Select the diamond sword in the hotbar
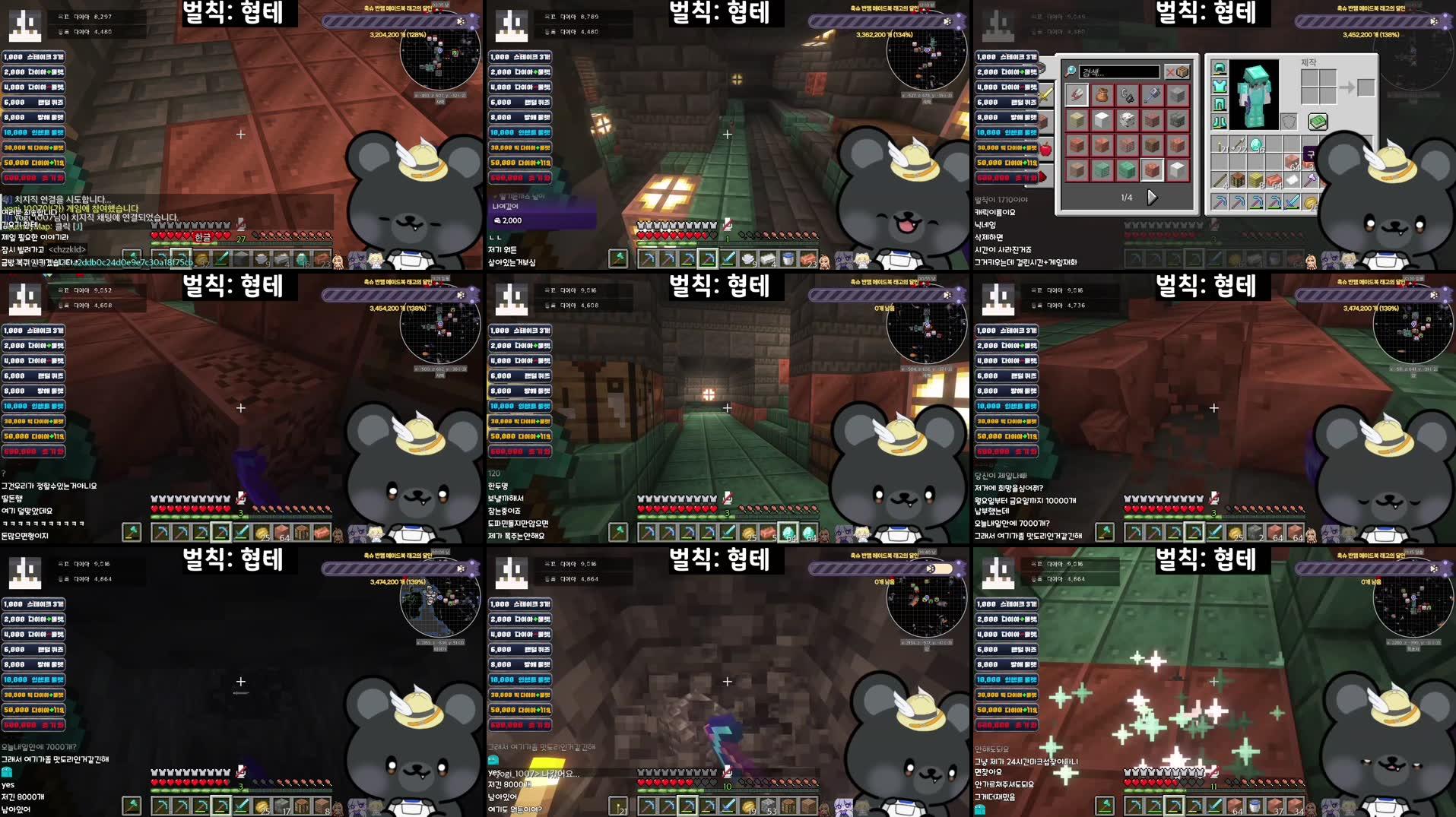The image size is (1456, 817). tap(1290, 203)
